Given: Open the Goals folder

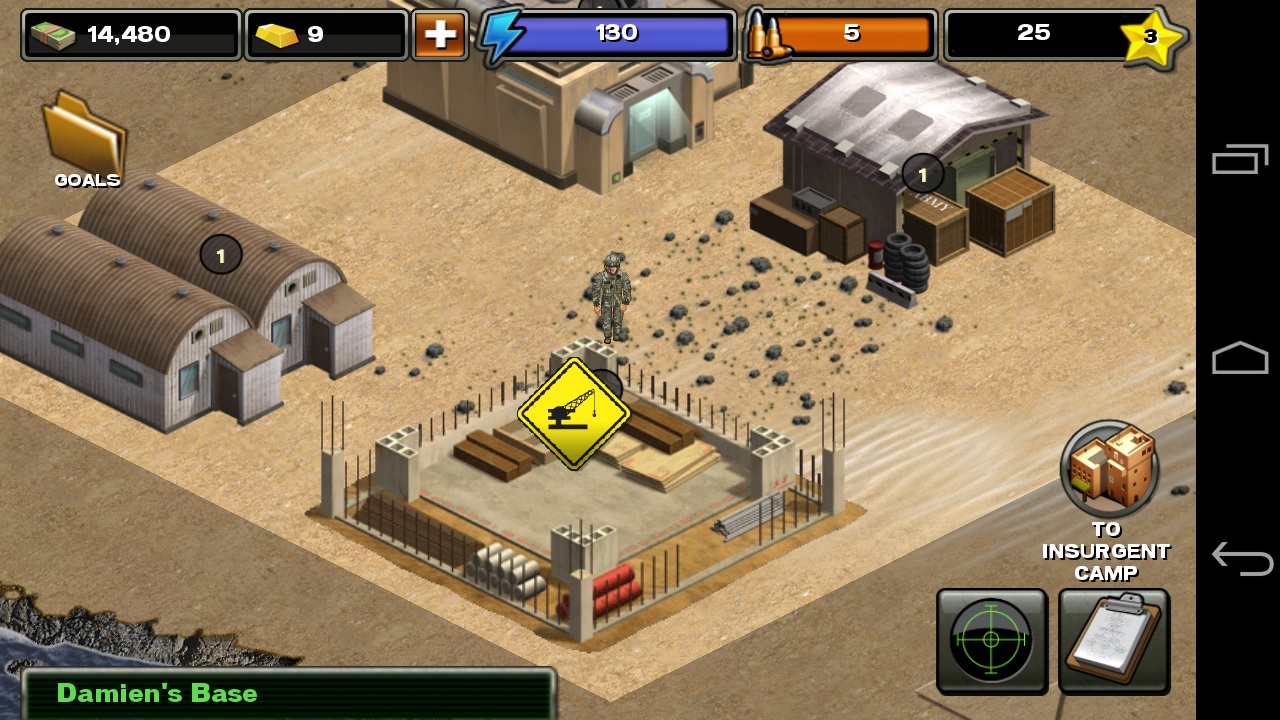Looking at the screenshot, I should [x=85, y=140].
